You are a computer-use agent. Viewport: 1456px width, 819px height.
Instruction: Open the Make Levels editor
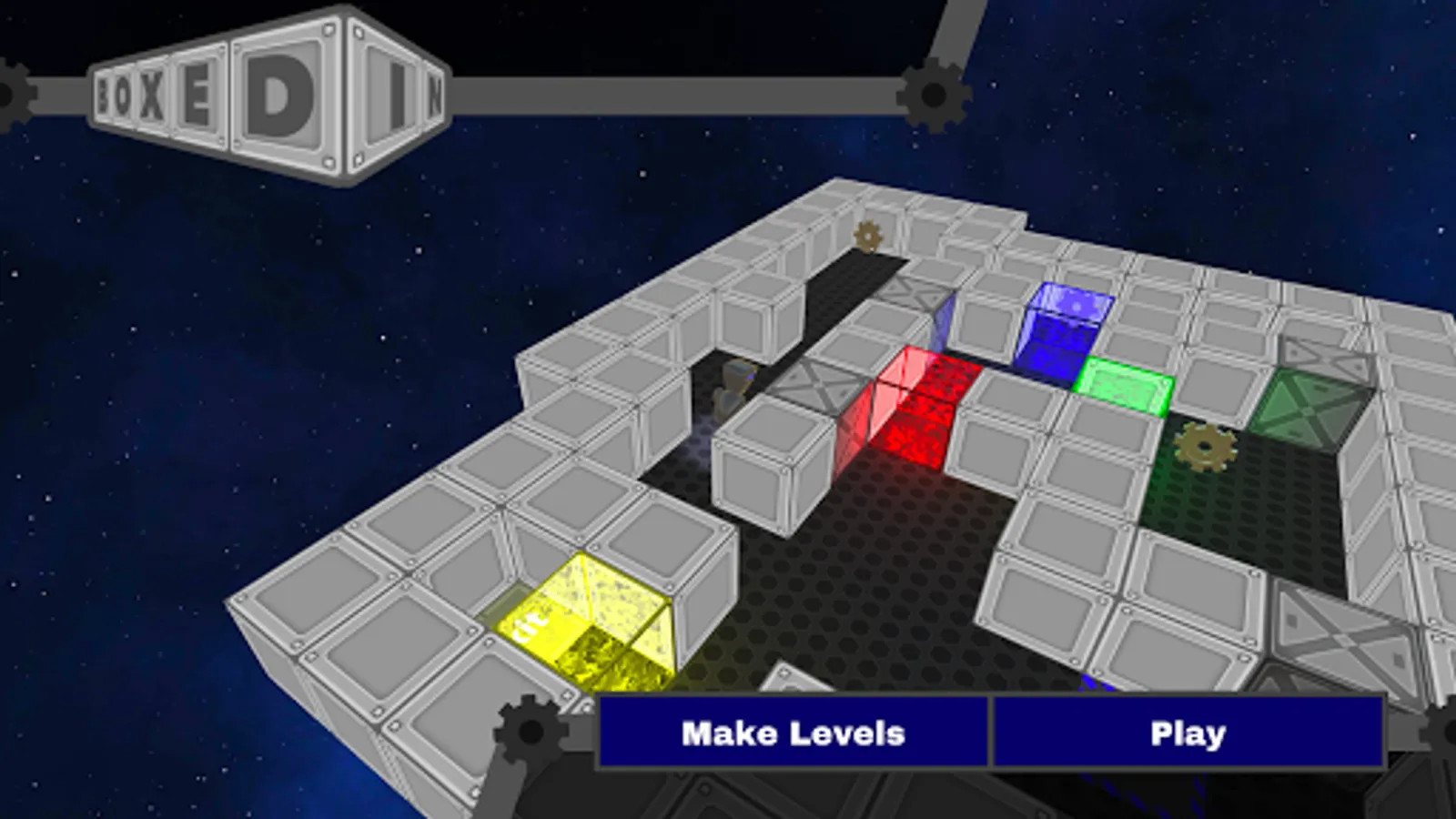(x=794, y=731)
